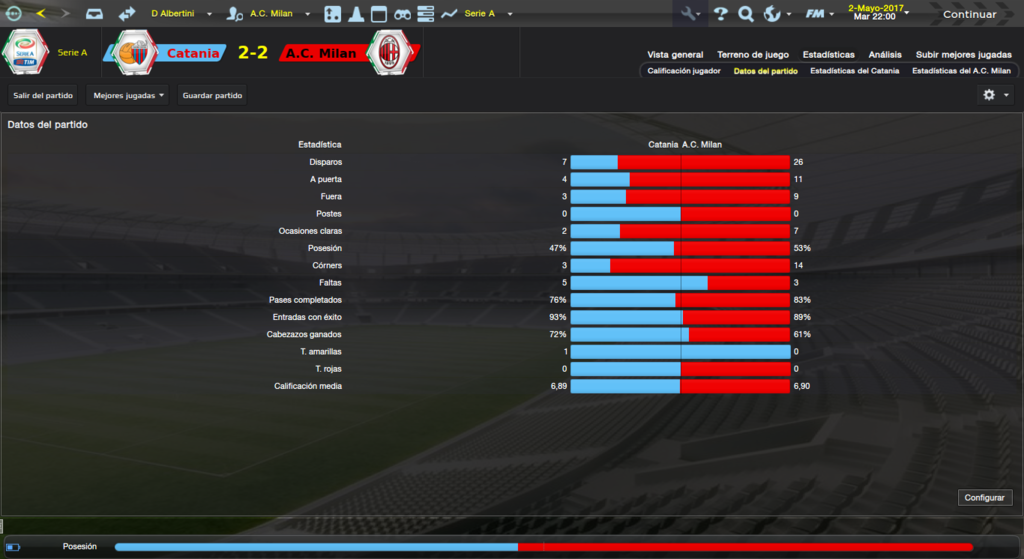This screenshot has width=1024, height=559.
Task: Open the gear settings dropdown
Action: [995, 95]
